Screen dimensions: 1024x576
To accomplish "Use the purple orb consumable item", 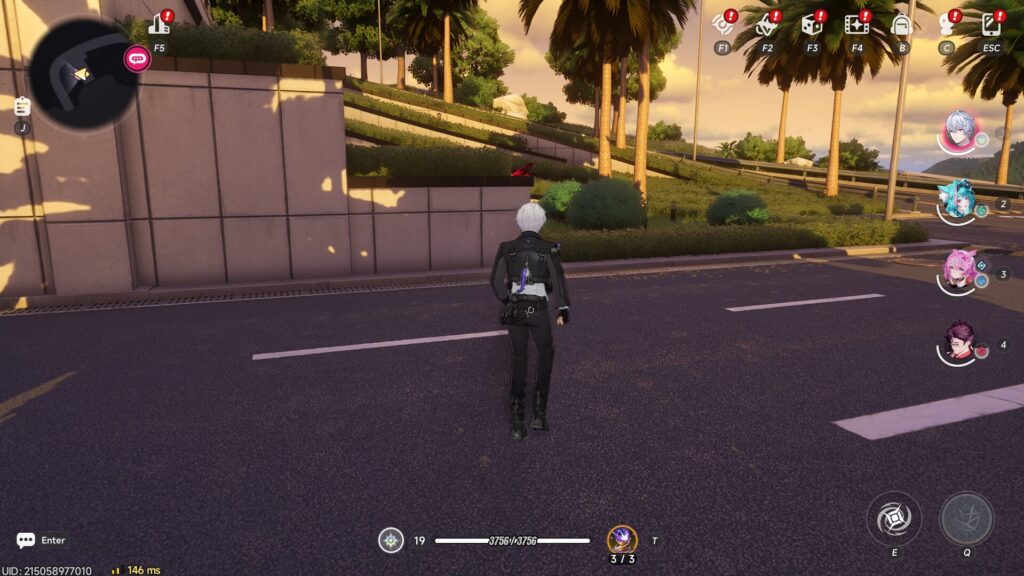I will click(x=622, y=540).
